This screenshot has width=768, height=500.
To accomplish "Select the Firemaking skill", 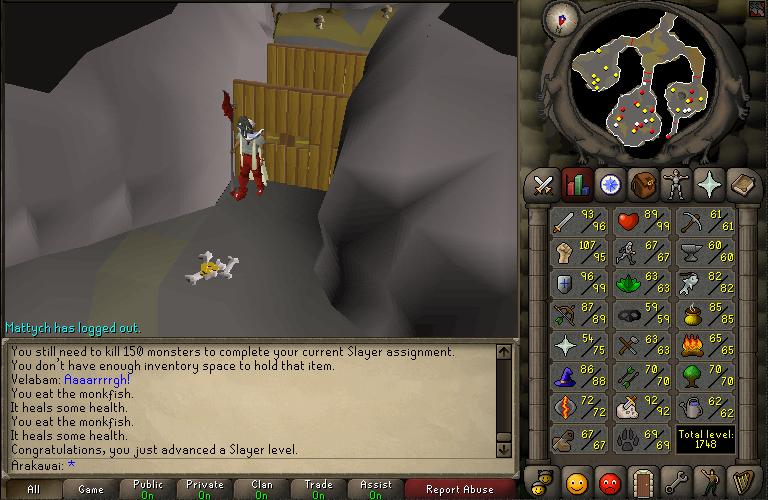I will [x=704, y=345].
